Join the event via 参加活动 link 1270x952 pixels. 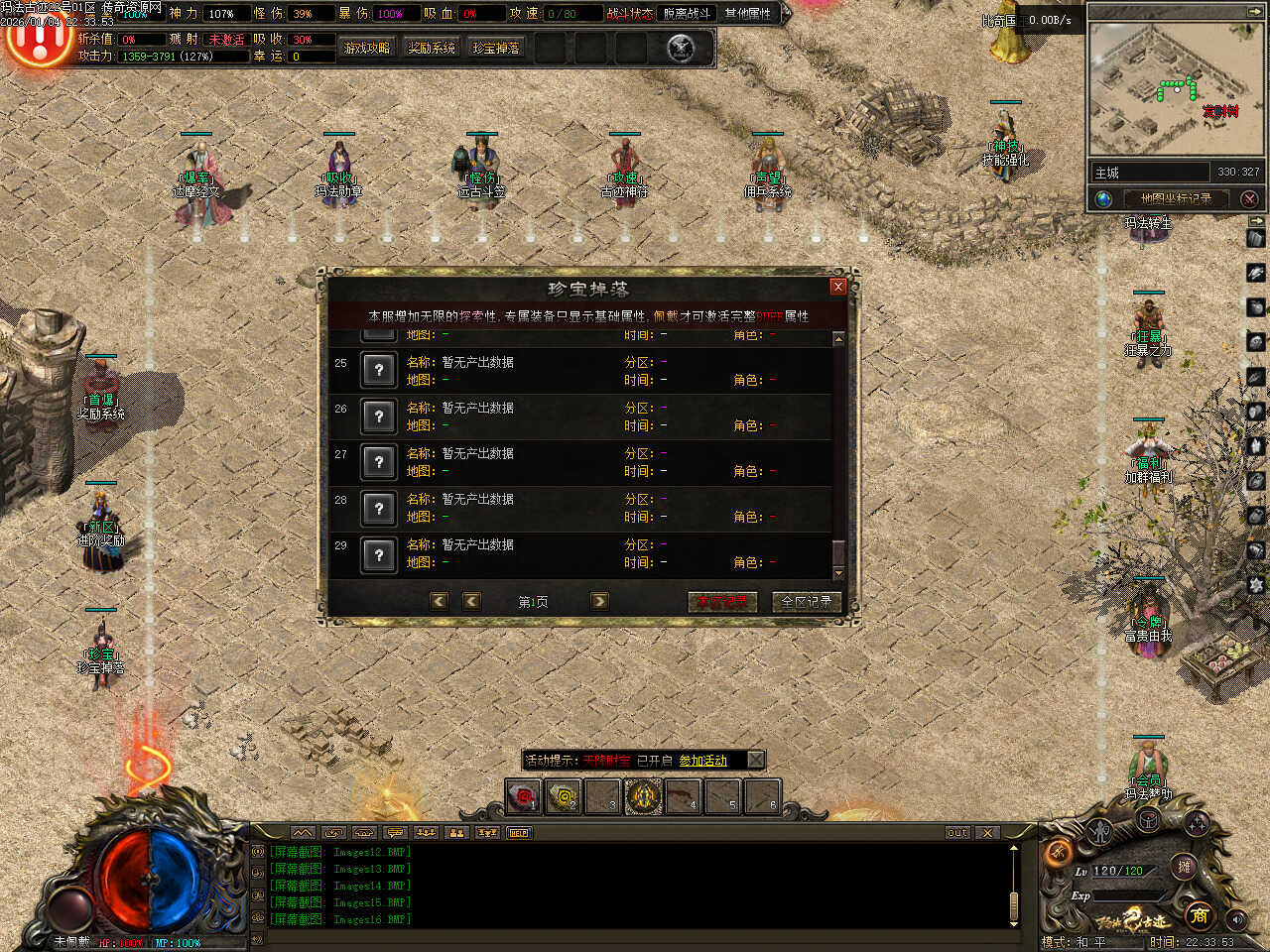pos(702,761)
